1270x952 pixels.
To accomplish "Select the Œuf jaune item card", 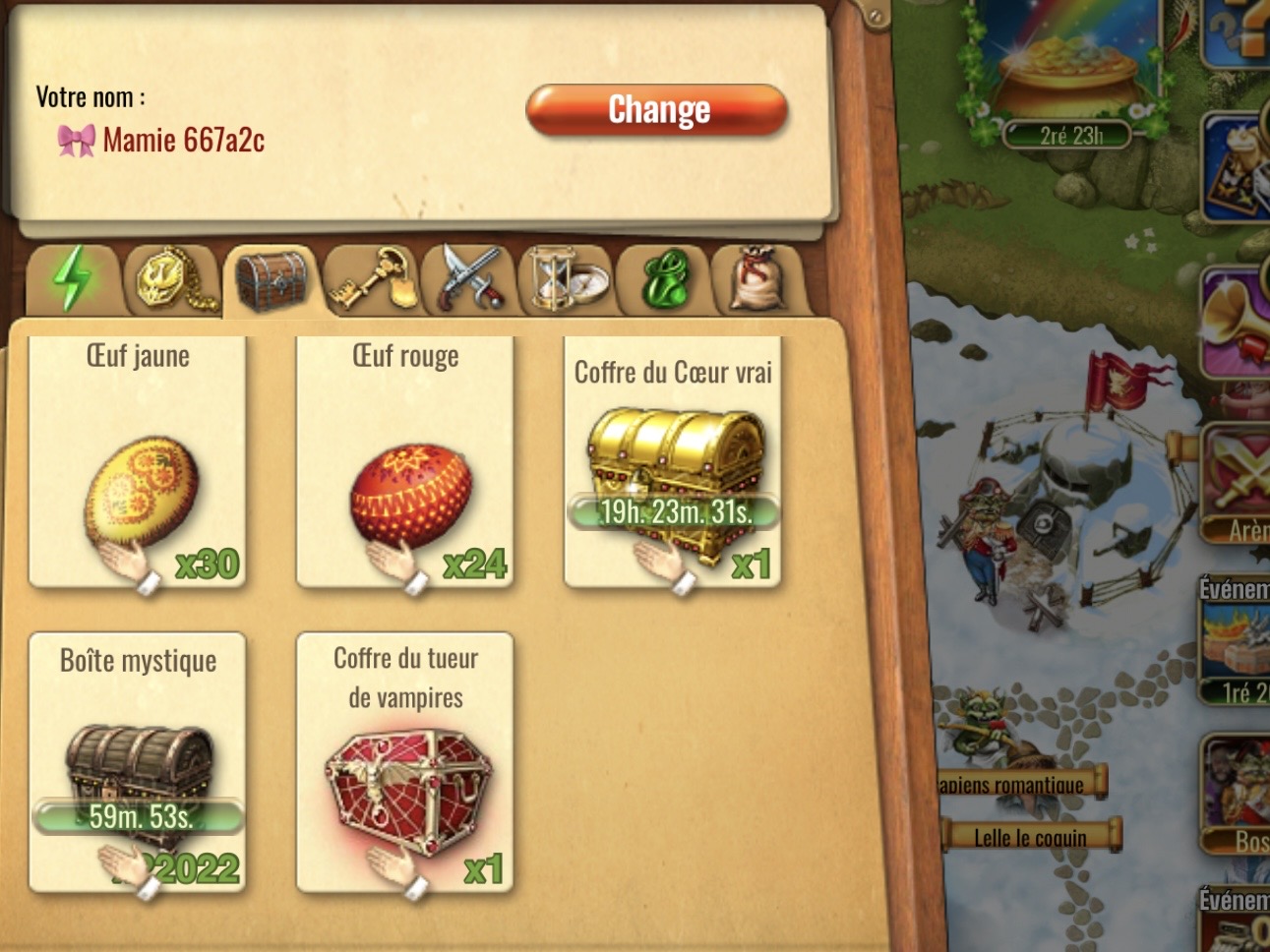I will (138, 460).
